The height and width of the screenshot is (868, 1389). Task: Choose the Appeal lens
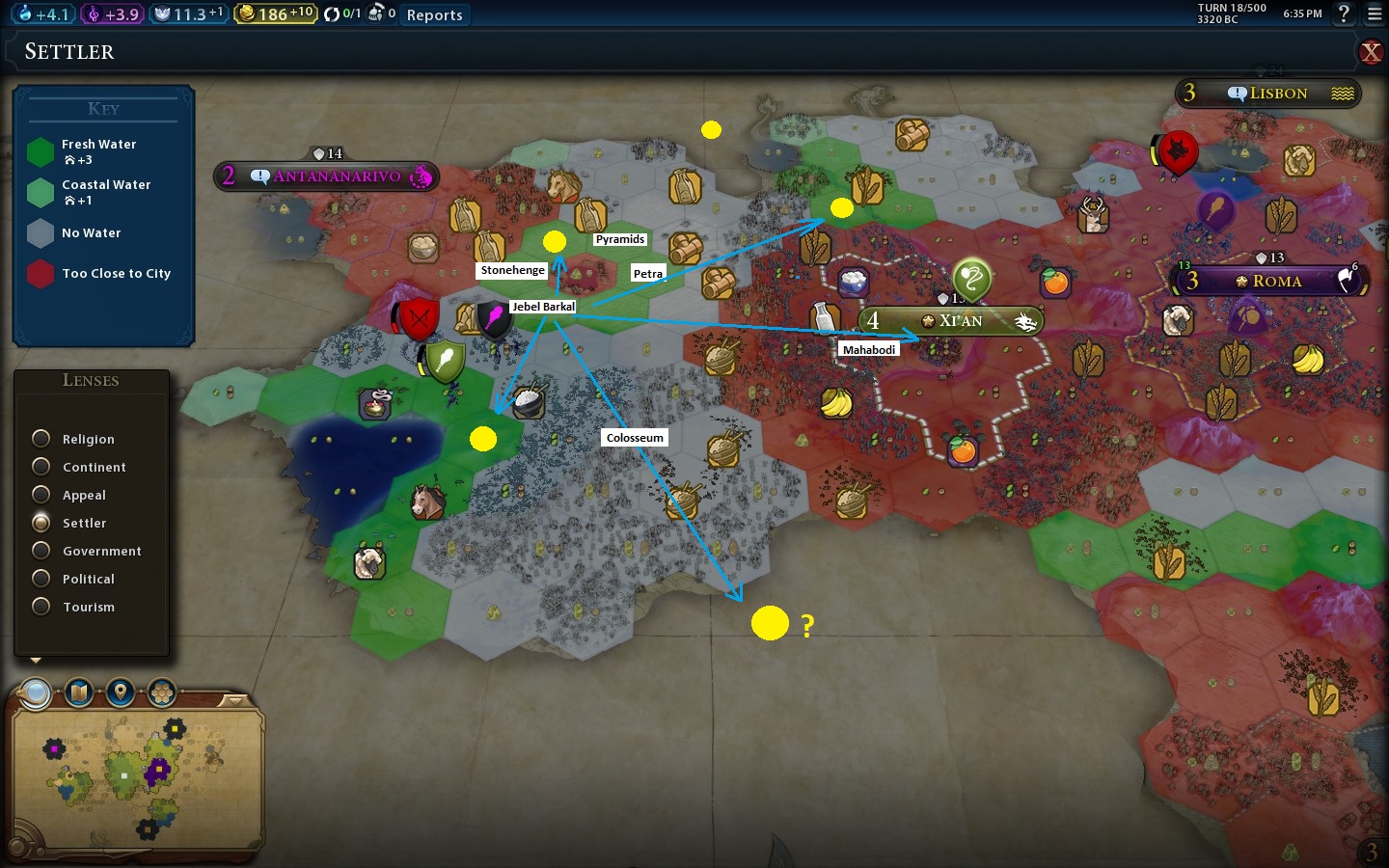coord(41,495)
